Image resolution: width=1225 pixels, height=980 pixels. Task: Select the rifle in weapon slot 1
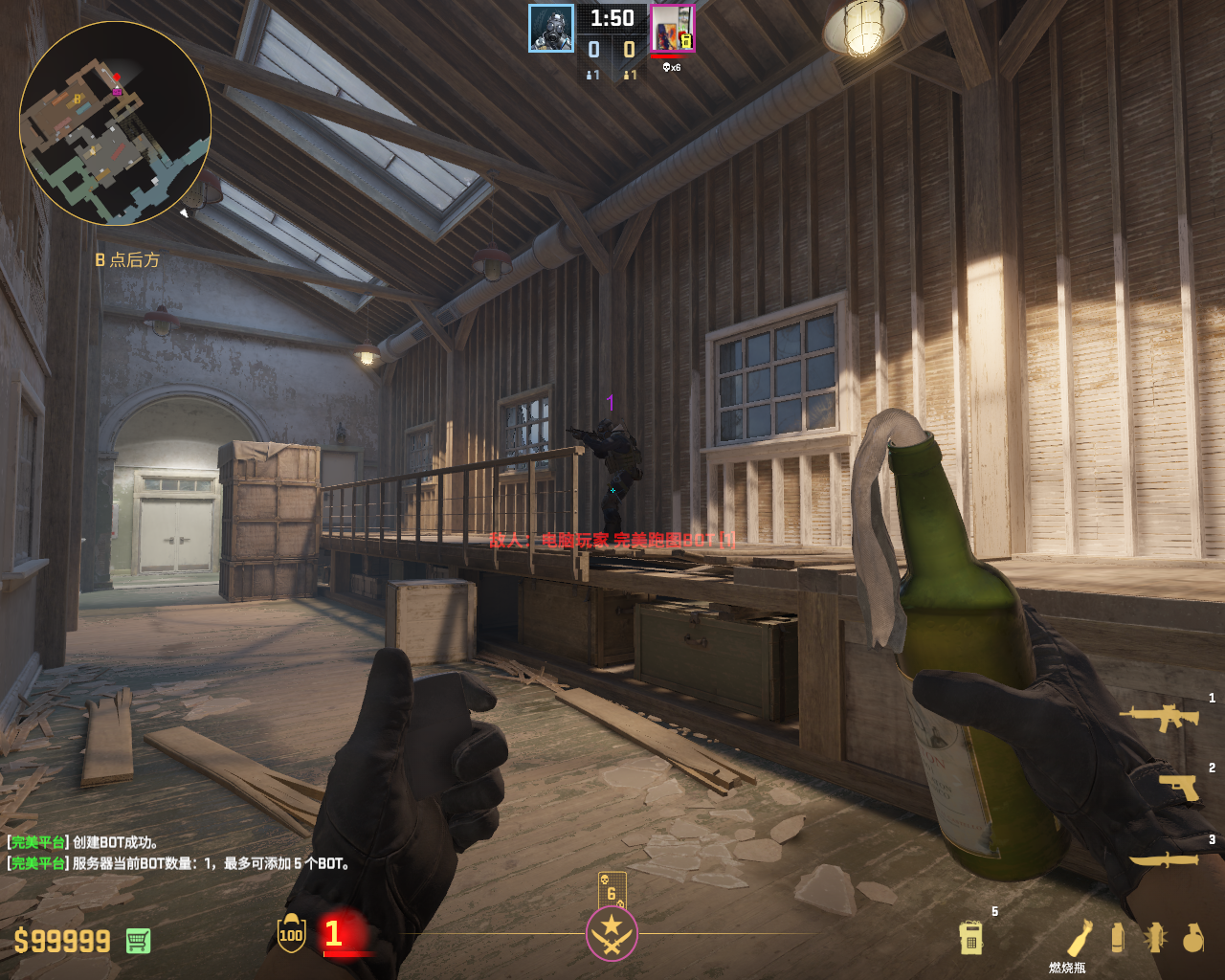(x=1159, y=717)
